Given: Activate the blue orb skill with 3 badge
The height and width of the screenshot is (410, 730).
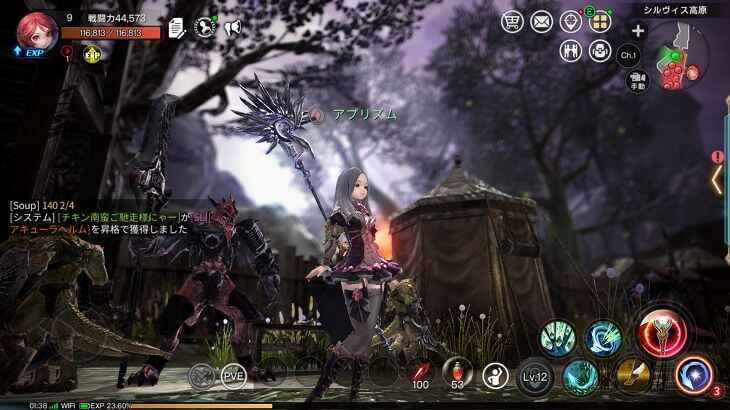Looking at the screenshot, I should tap(693, 374).
